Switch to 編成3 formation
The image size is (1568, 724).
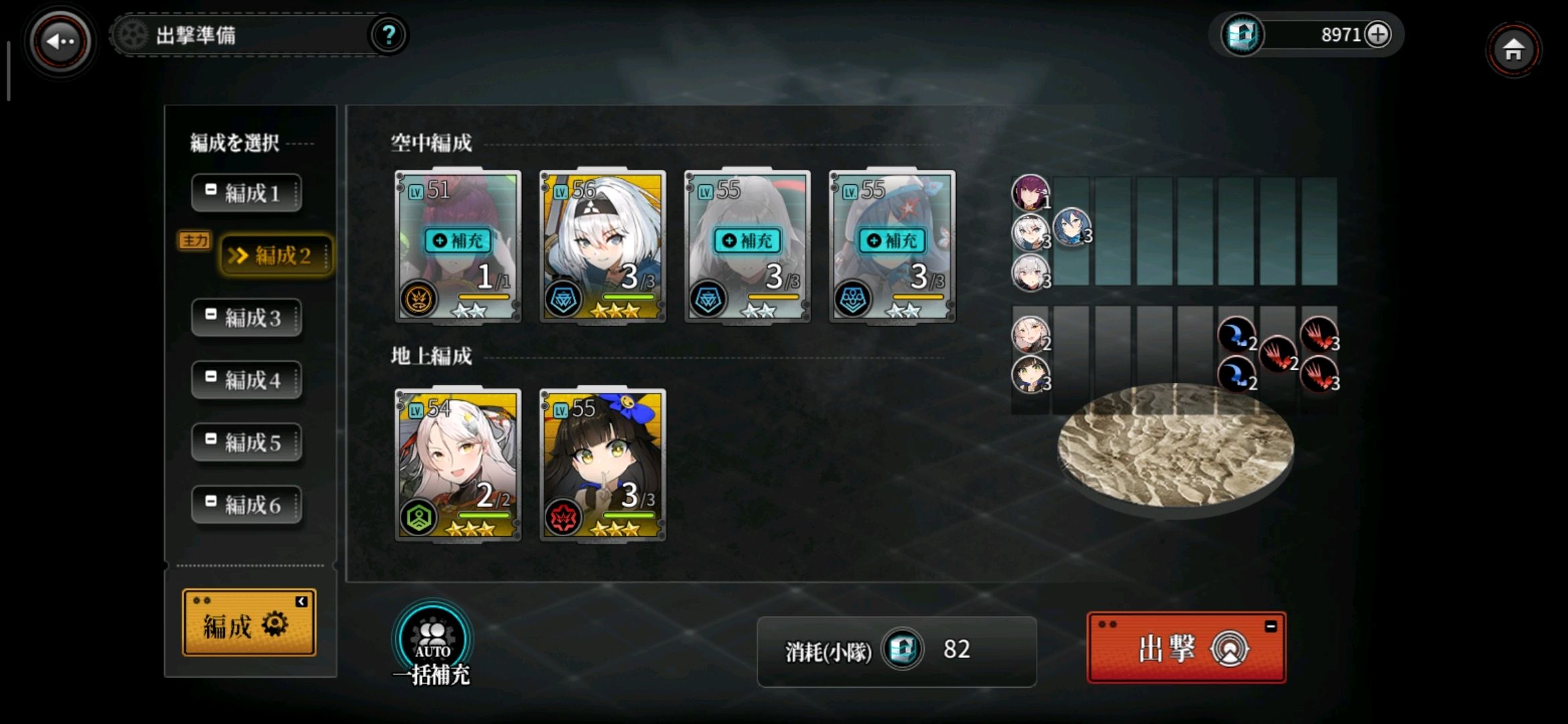246,318
